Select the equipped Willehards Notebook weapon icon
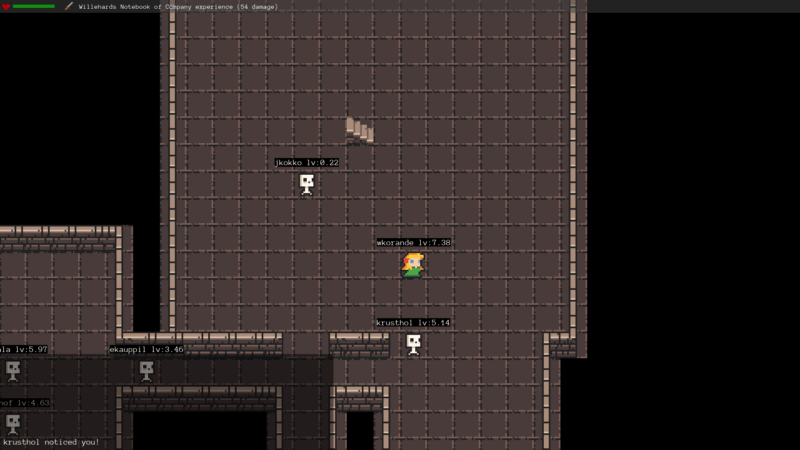800x450 pixels. 69,6
